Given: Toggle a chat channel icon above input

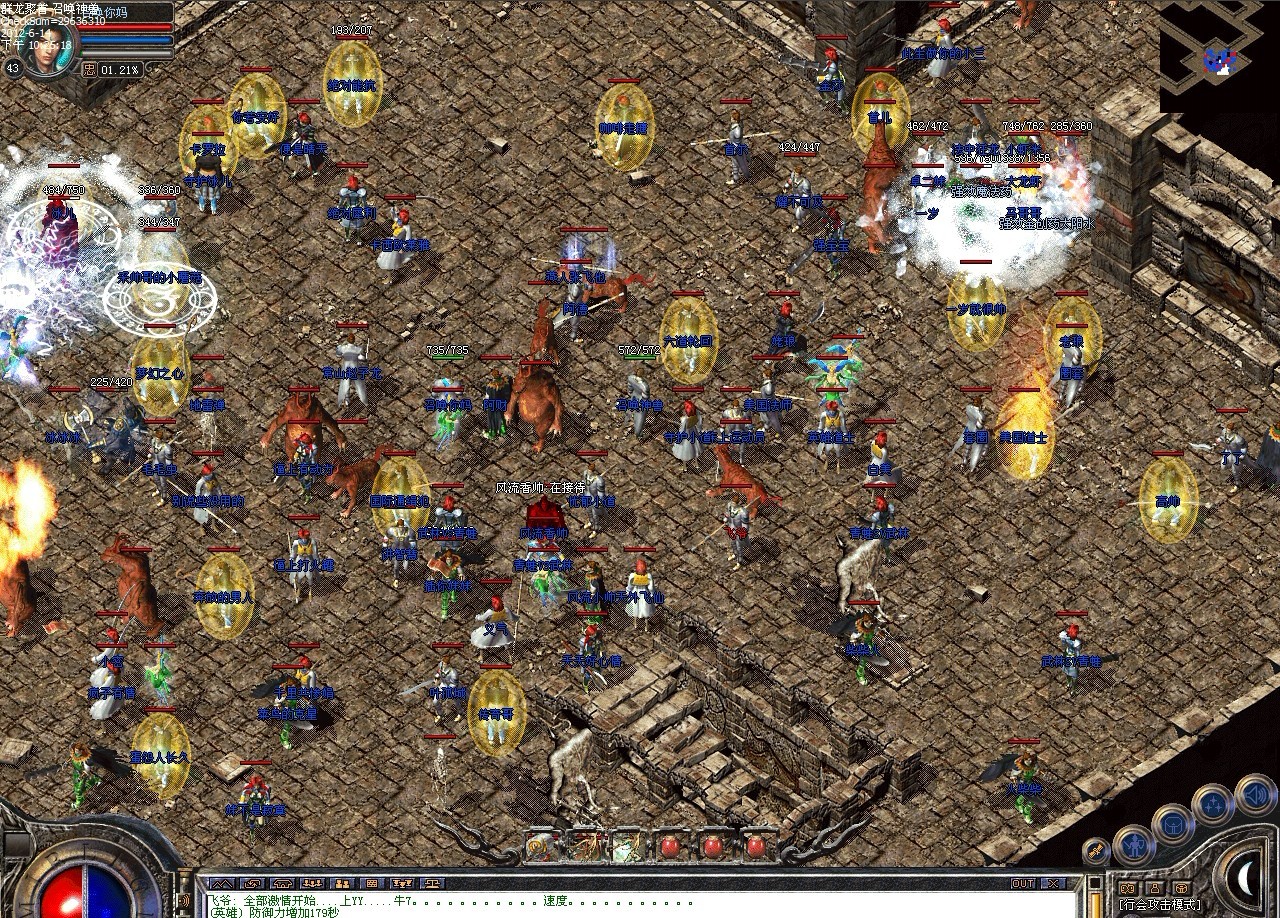Looking at the screenshot, I should click(313, 883).
